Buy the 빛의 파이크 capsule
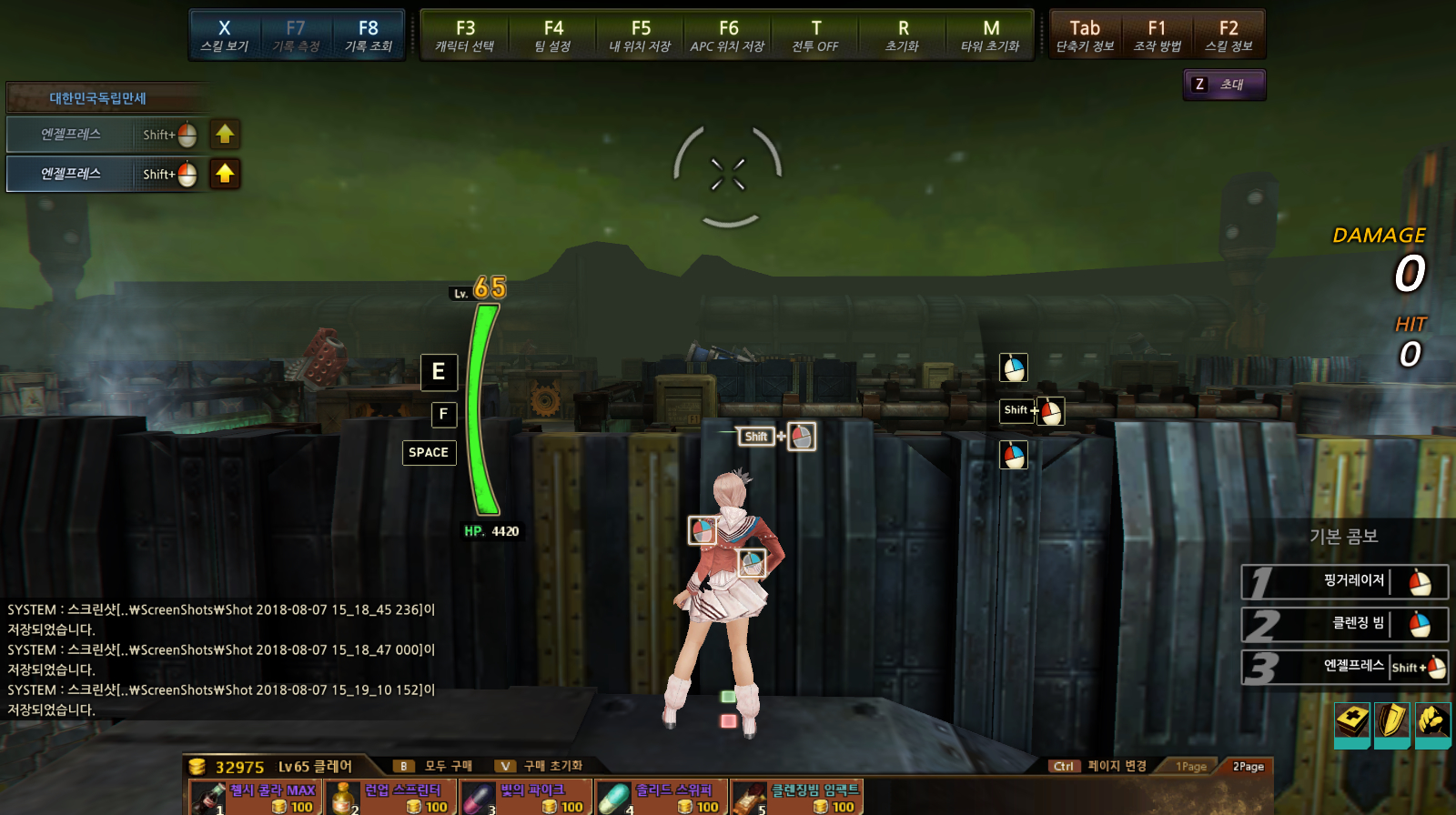This screenshot has height=815, width=1456. click(x=526, y=798)
